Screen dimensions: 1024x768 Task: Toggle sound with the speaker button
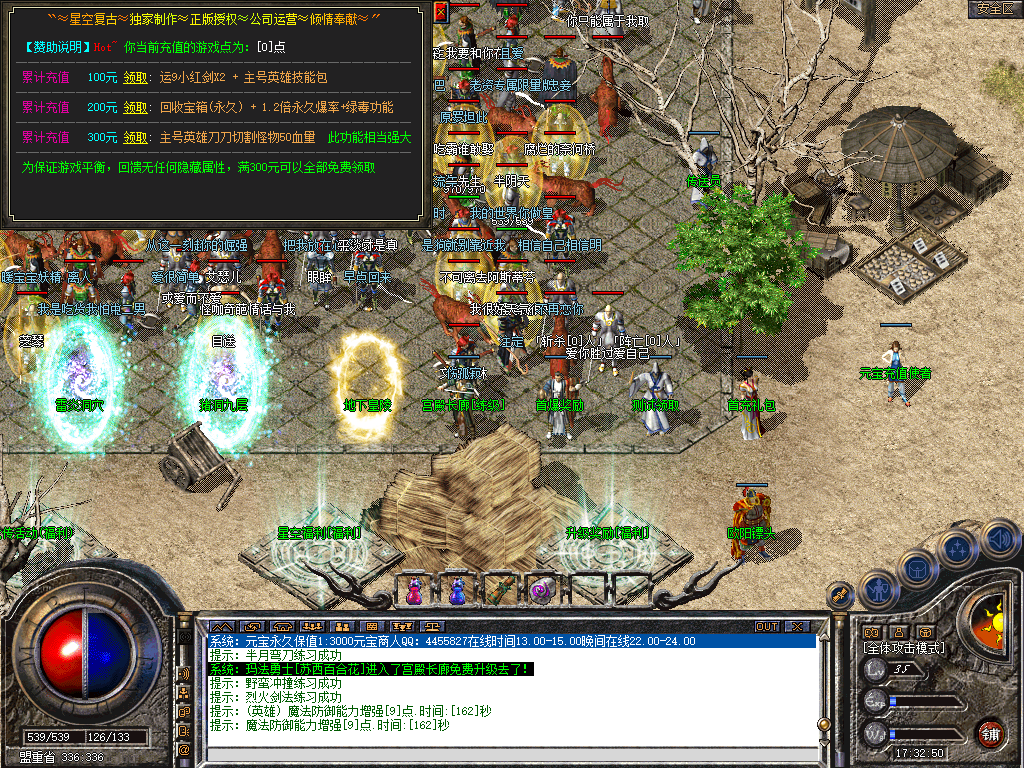click(x=999, y=540)
